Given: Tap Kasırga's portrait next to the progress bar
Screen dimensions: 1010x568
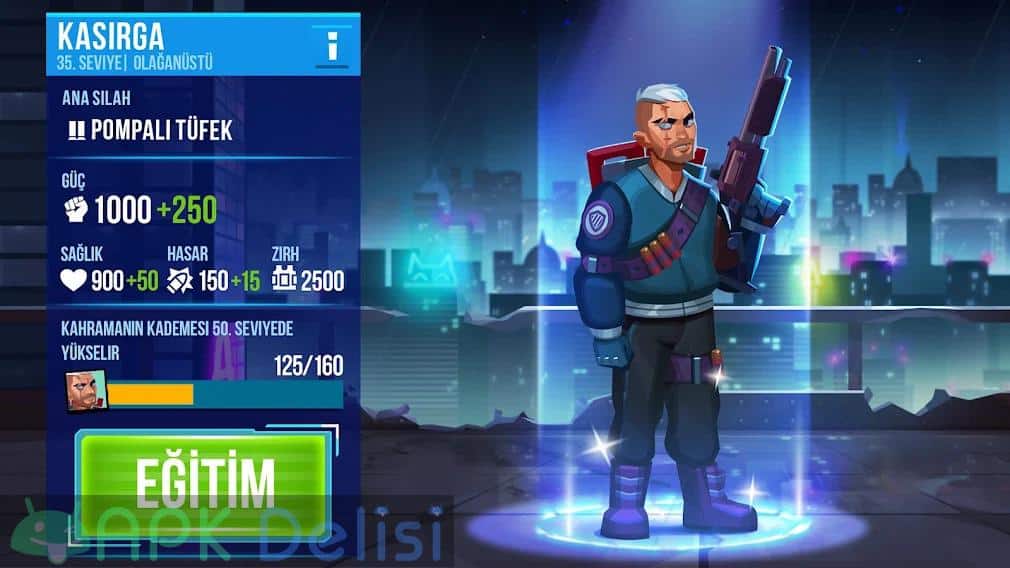Looking at the screenshot, I should [x=85, y=392].
